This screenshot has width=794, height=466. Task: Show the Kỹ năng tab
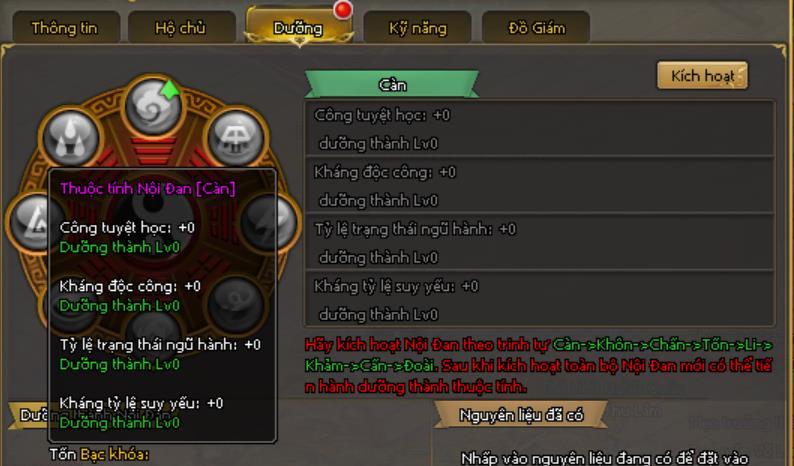[x=417, y=28]
